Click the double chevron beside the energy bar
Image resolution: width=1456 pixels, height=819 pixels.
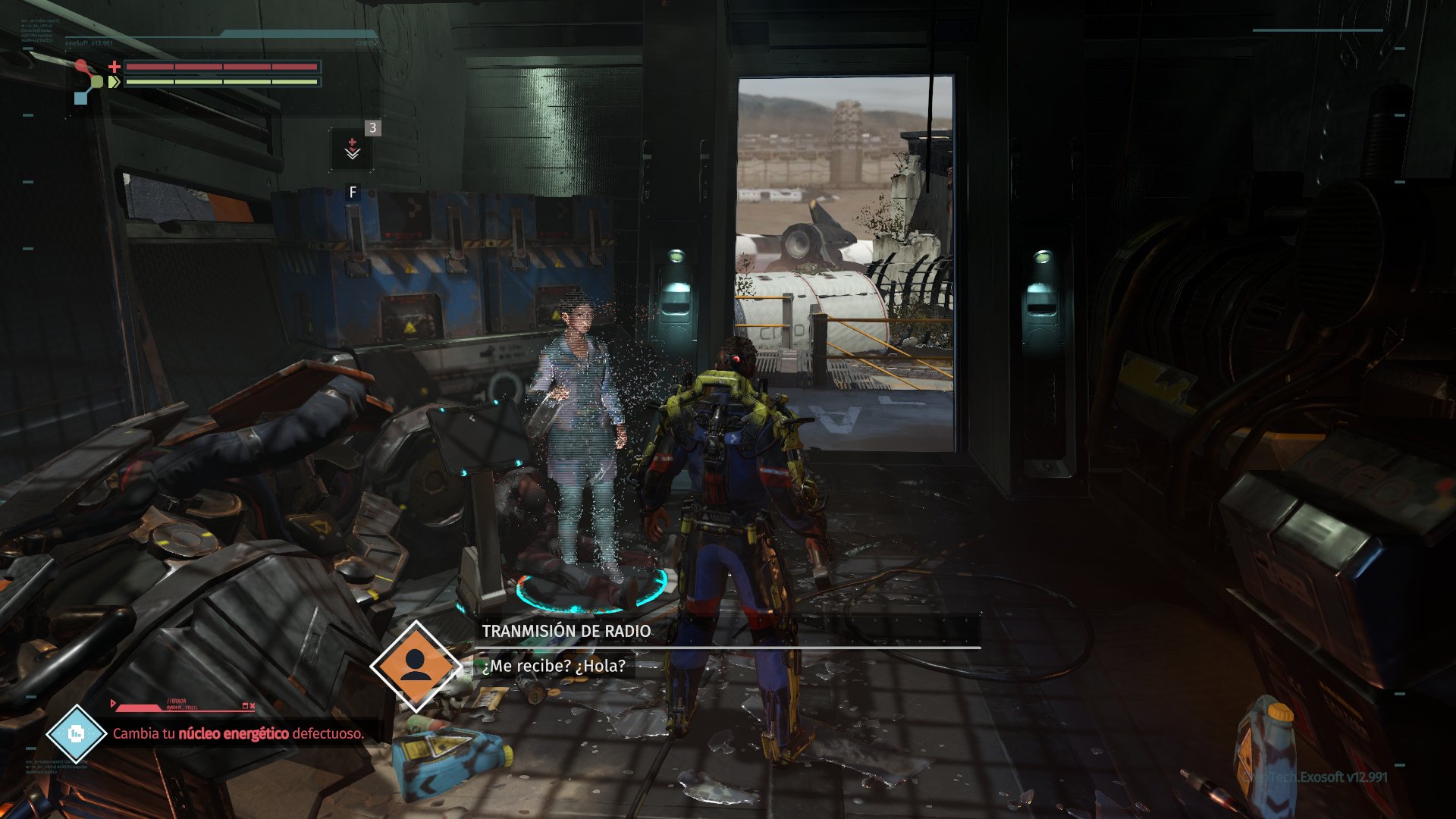click(114, 81)
